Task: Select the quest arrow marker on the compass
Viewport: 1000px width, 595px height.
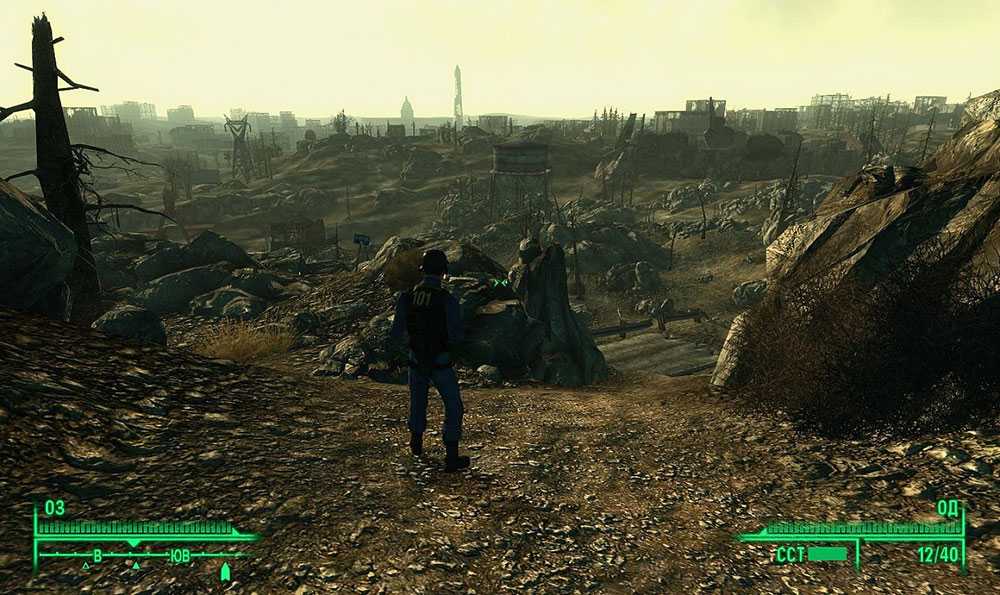Action: tap(225, 572)
